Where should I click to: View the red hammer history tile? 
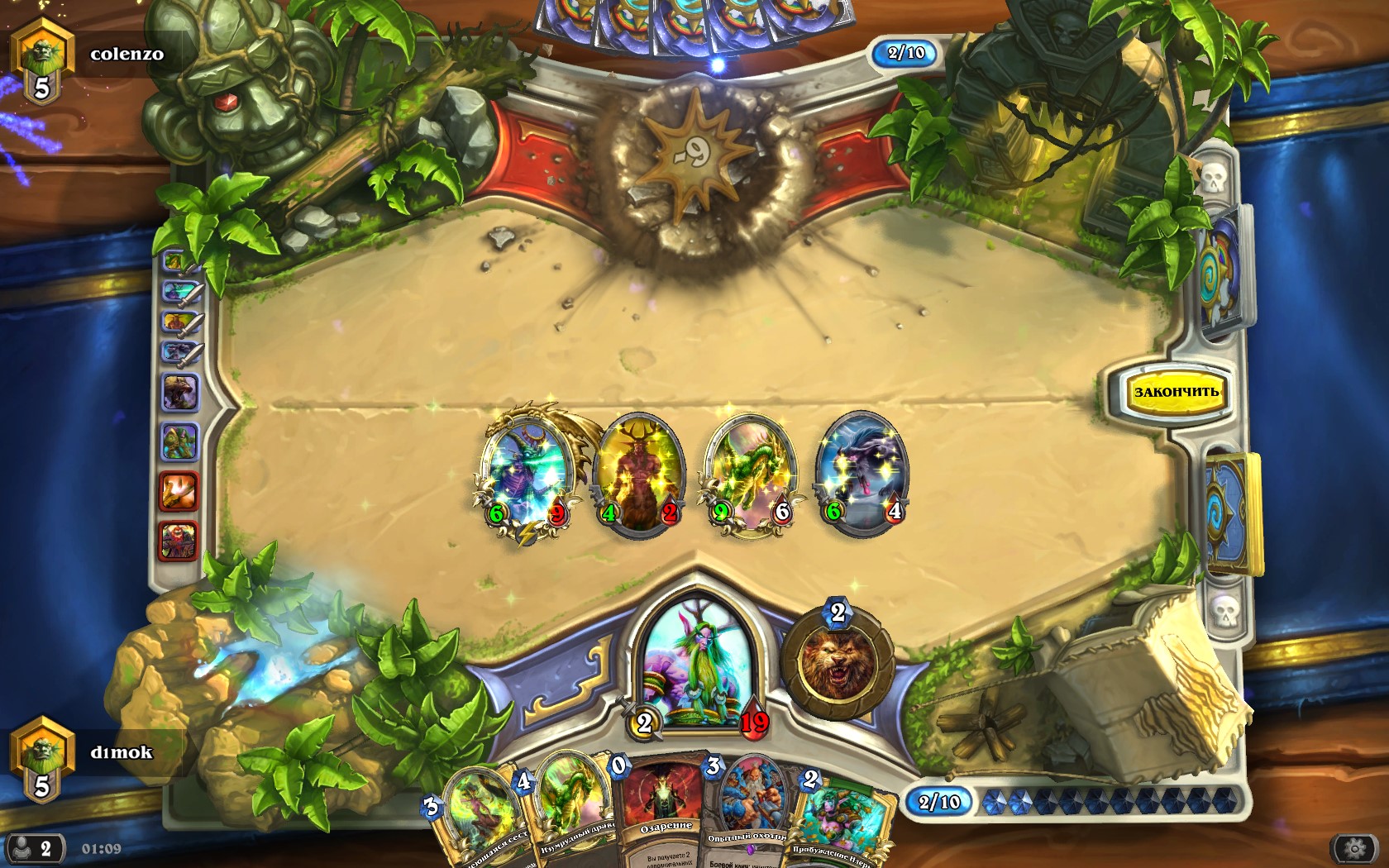179,492
